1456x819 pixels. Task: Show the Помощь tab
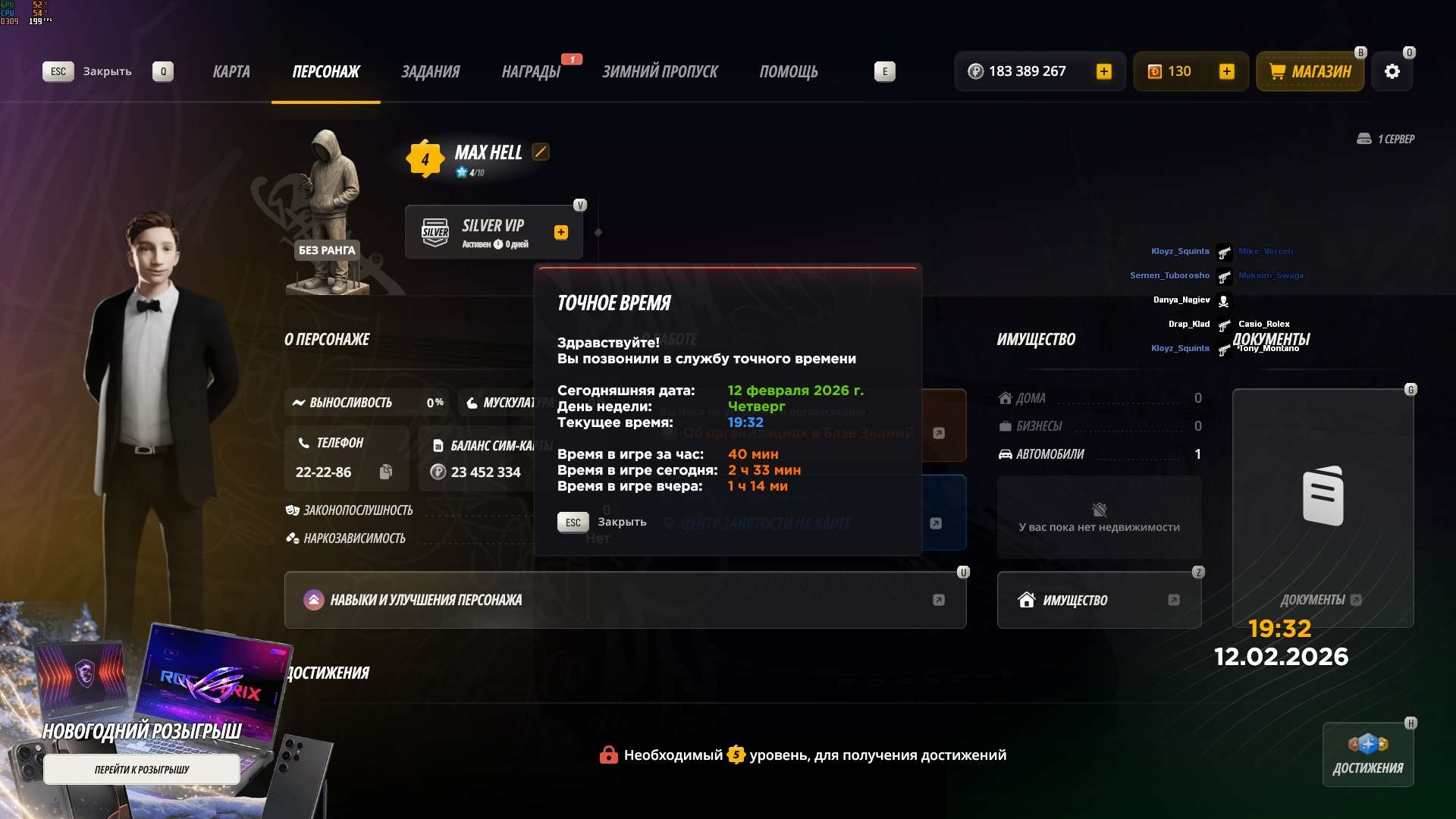[x=789, y=71]
